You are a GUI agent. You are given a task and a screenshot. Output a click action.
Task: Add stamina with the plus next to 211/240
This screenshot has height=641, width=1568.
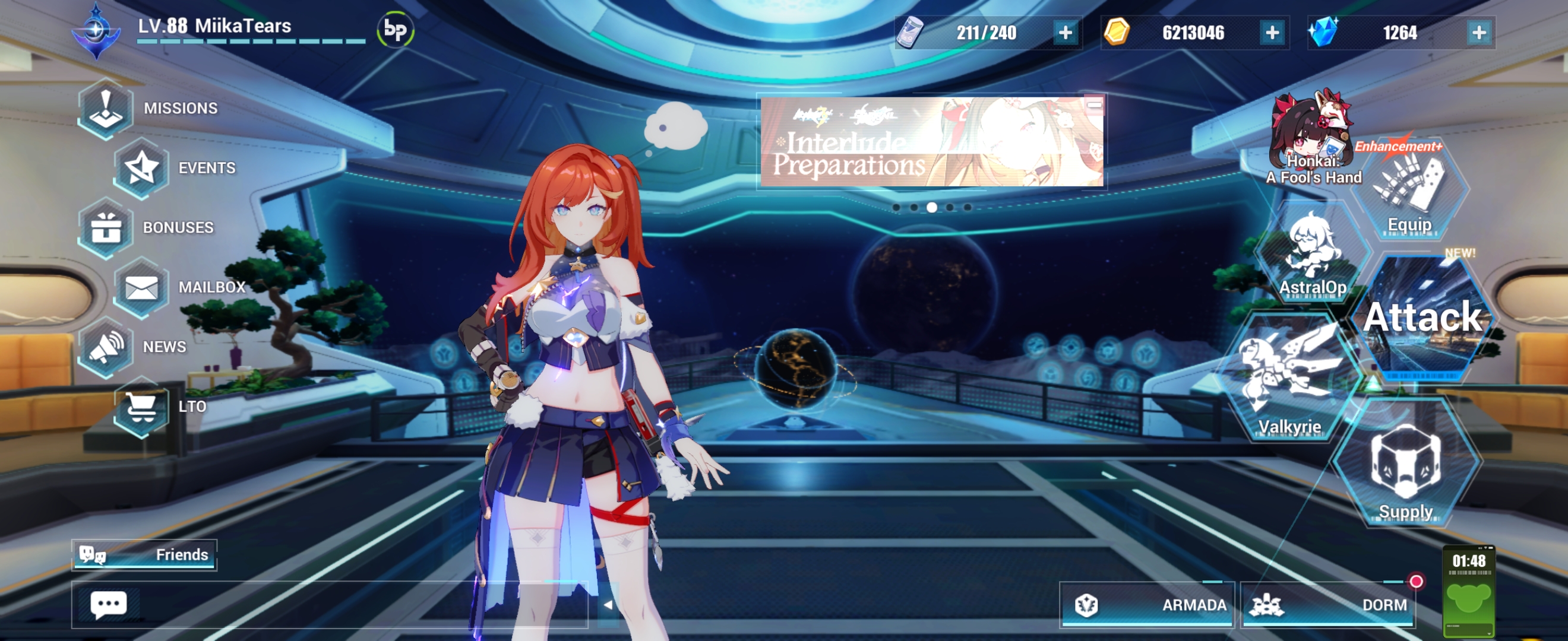tap(1066, 33)
